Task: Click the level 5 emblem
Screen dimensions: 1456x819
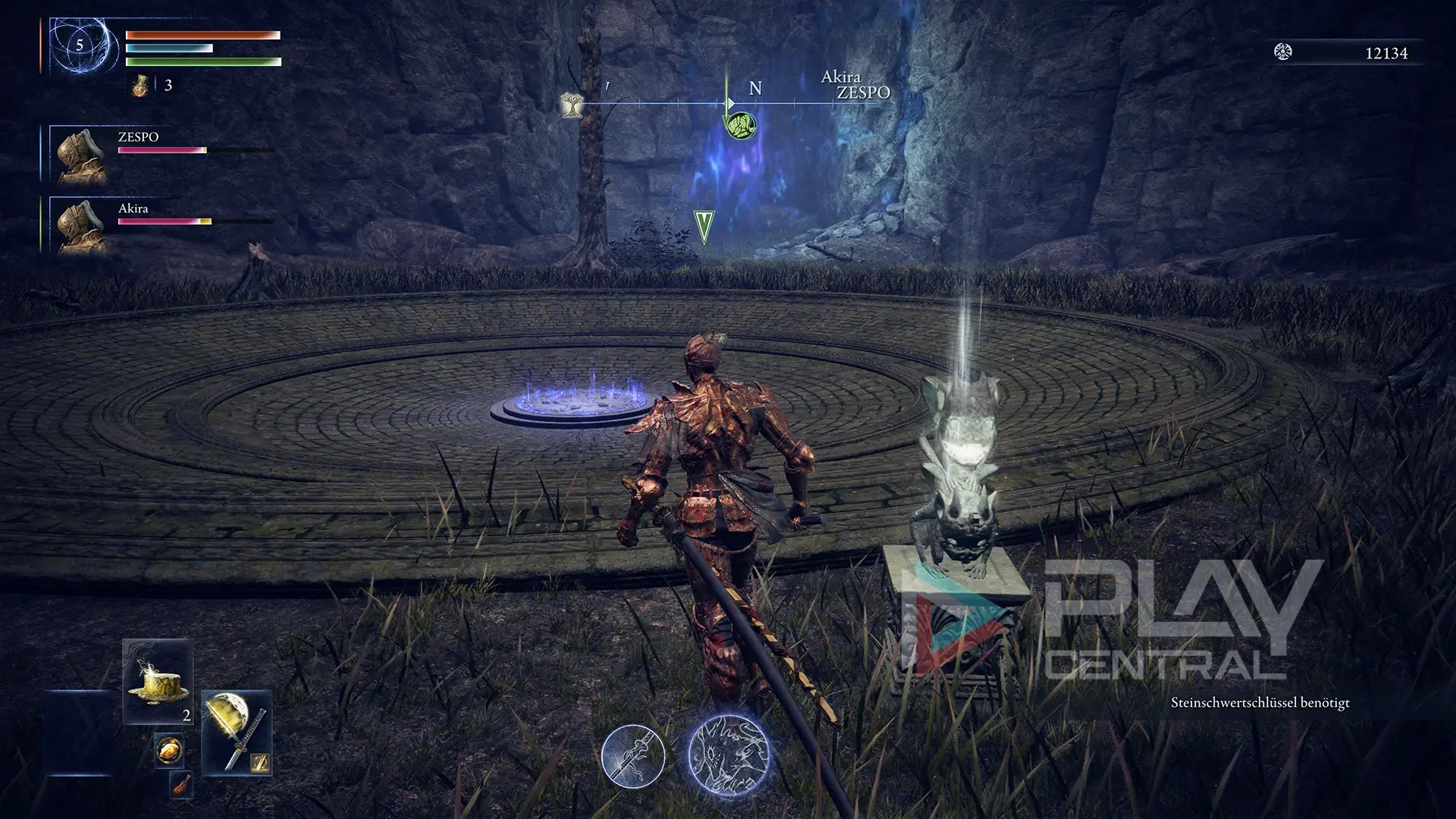Action: [79, 46]
